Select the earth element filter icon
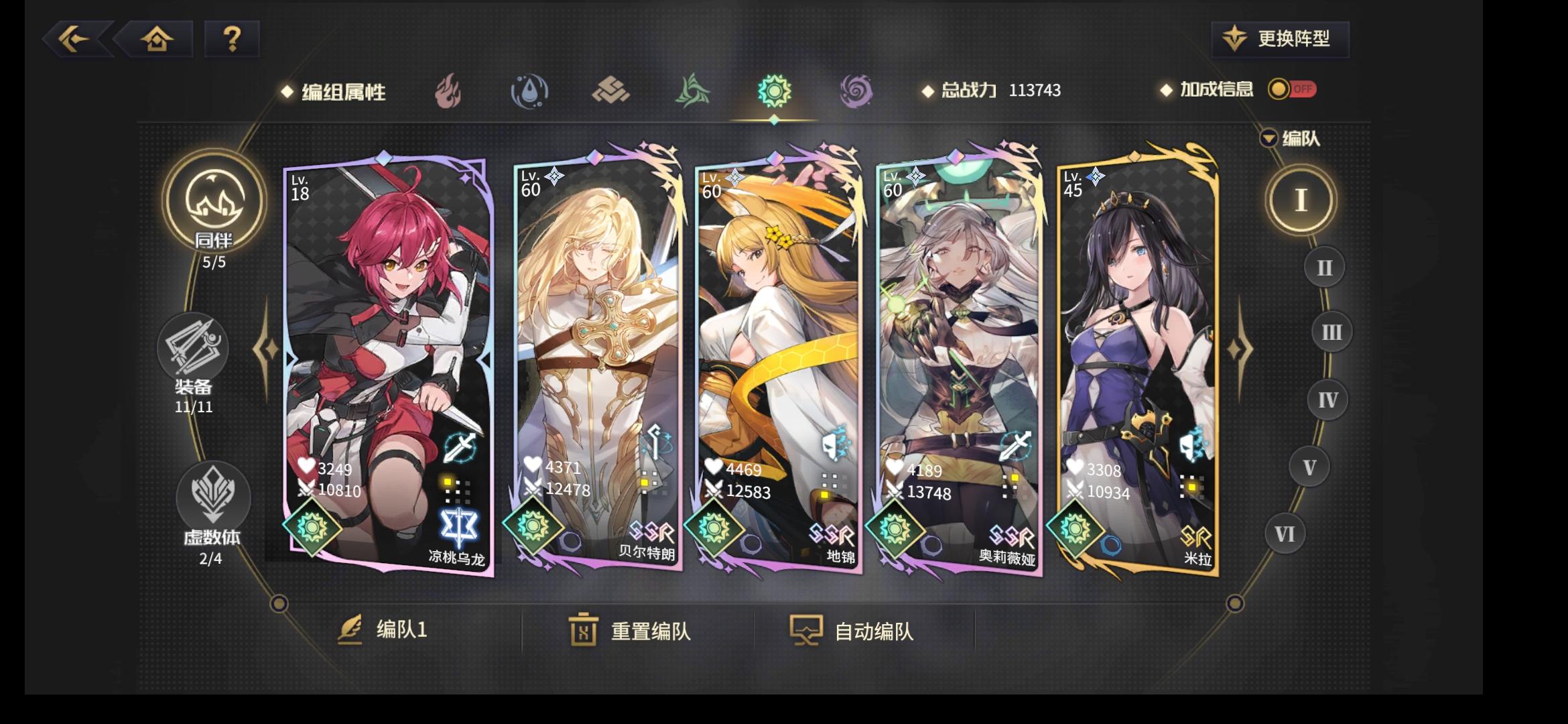1568x724 pixels. (611, 92)
